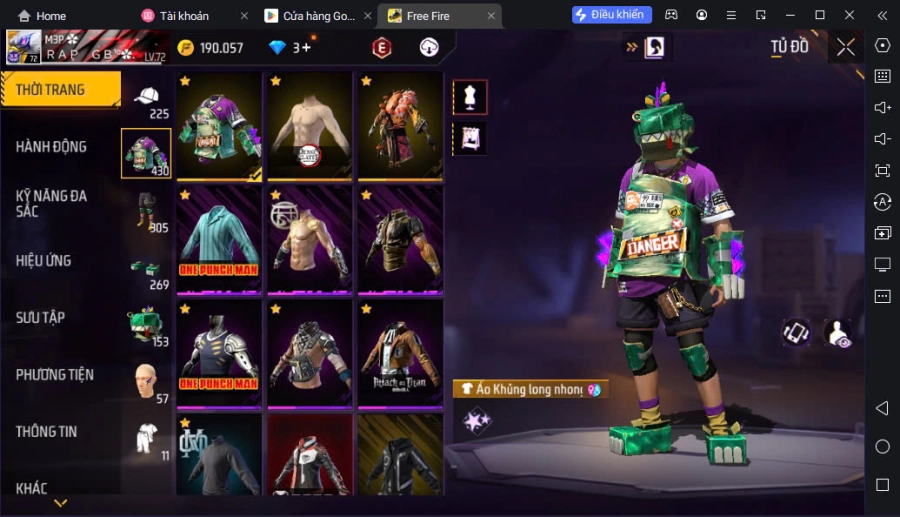Show the Thông Tin section
Viewport: 900px width, 517px height.
click(47, 432)
